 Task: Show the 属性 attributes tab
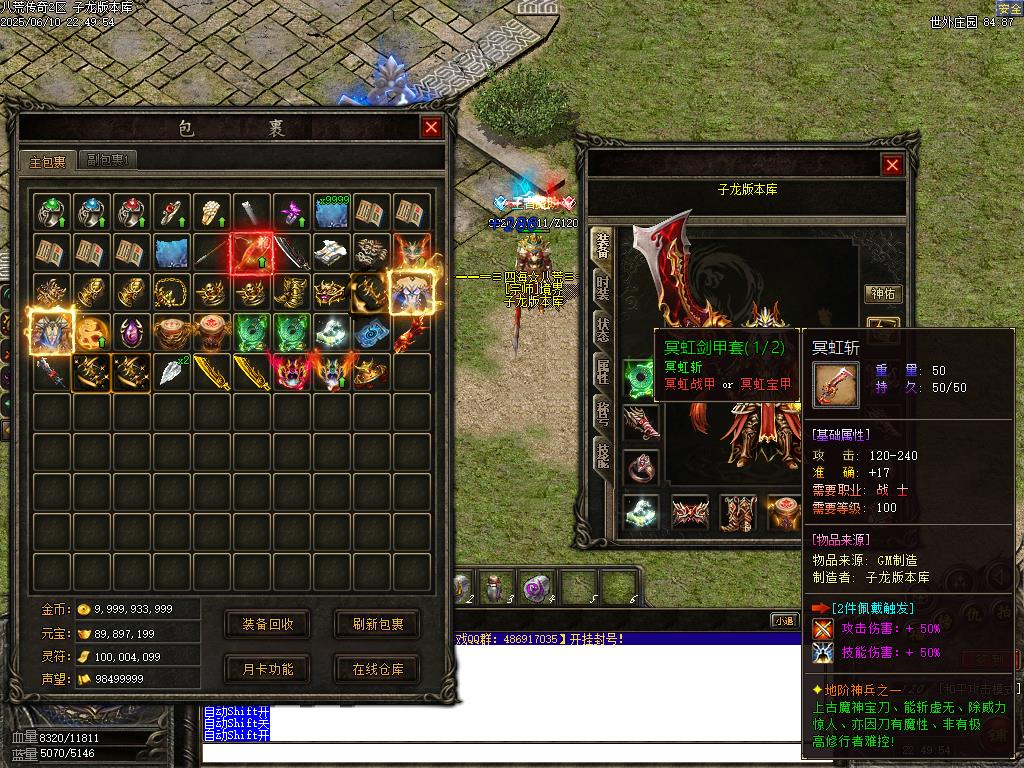click(x=602, y=372)
